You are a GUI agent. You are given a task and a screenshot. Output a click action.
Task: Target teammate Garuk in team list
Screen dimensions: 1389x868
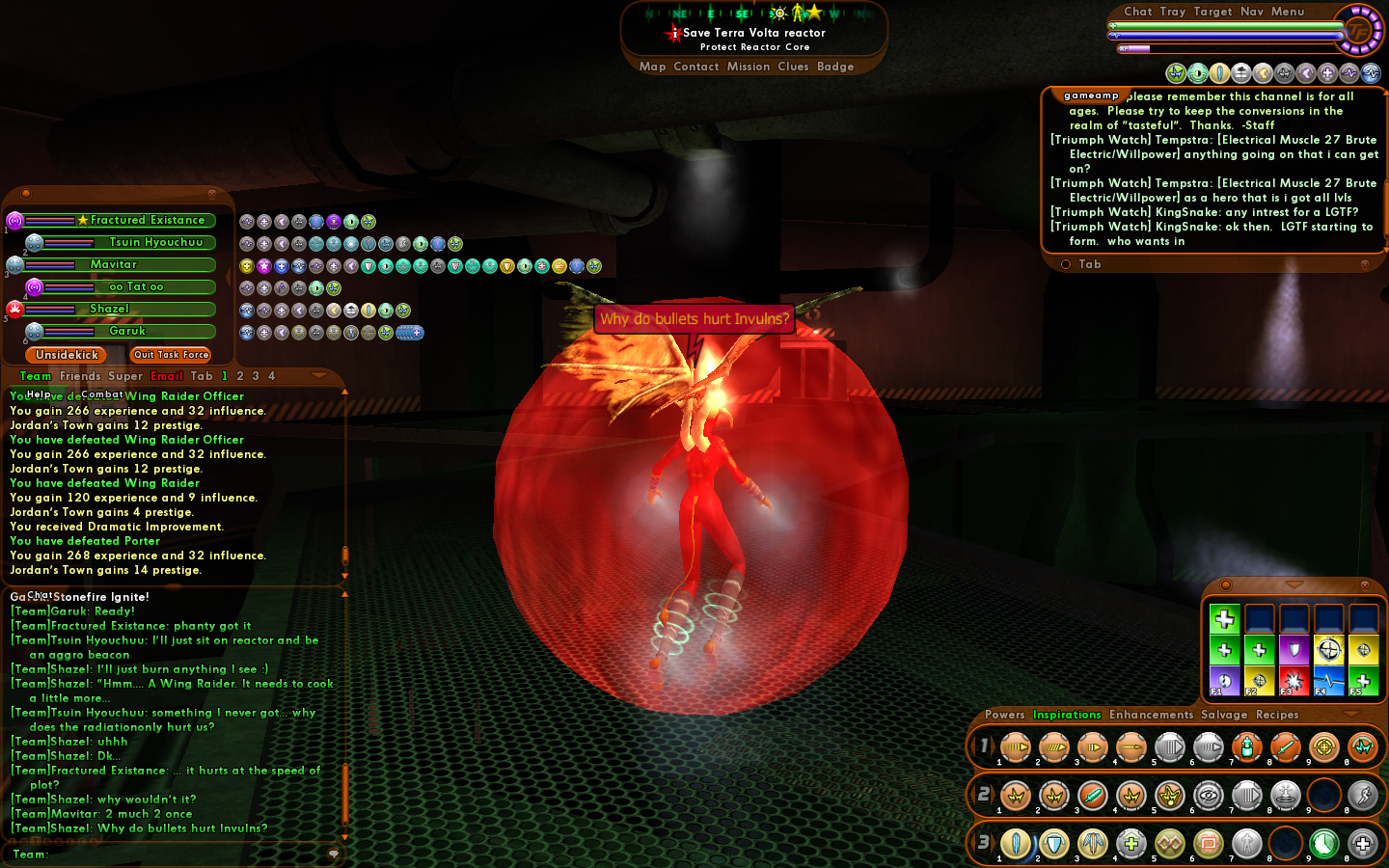coord(127,331)
